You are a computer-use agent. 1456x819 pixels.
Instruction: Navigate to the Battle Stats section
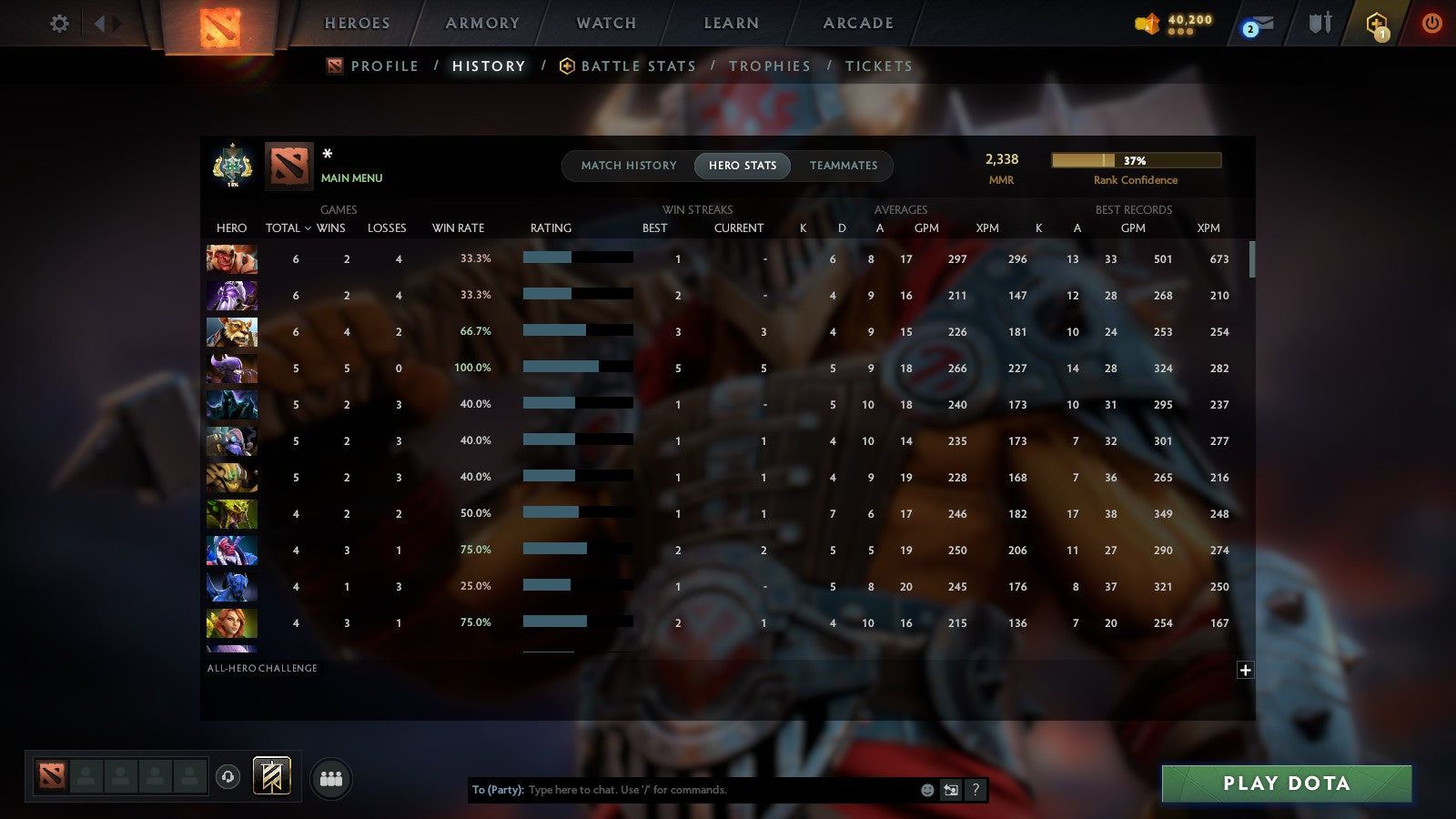point(638,66)
